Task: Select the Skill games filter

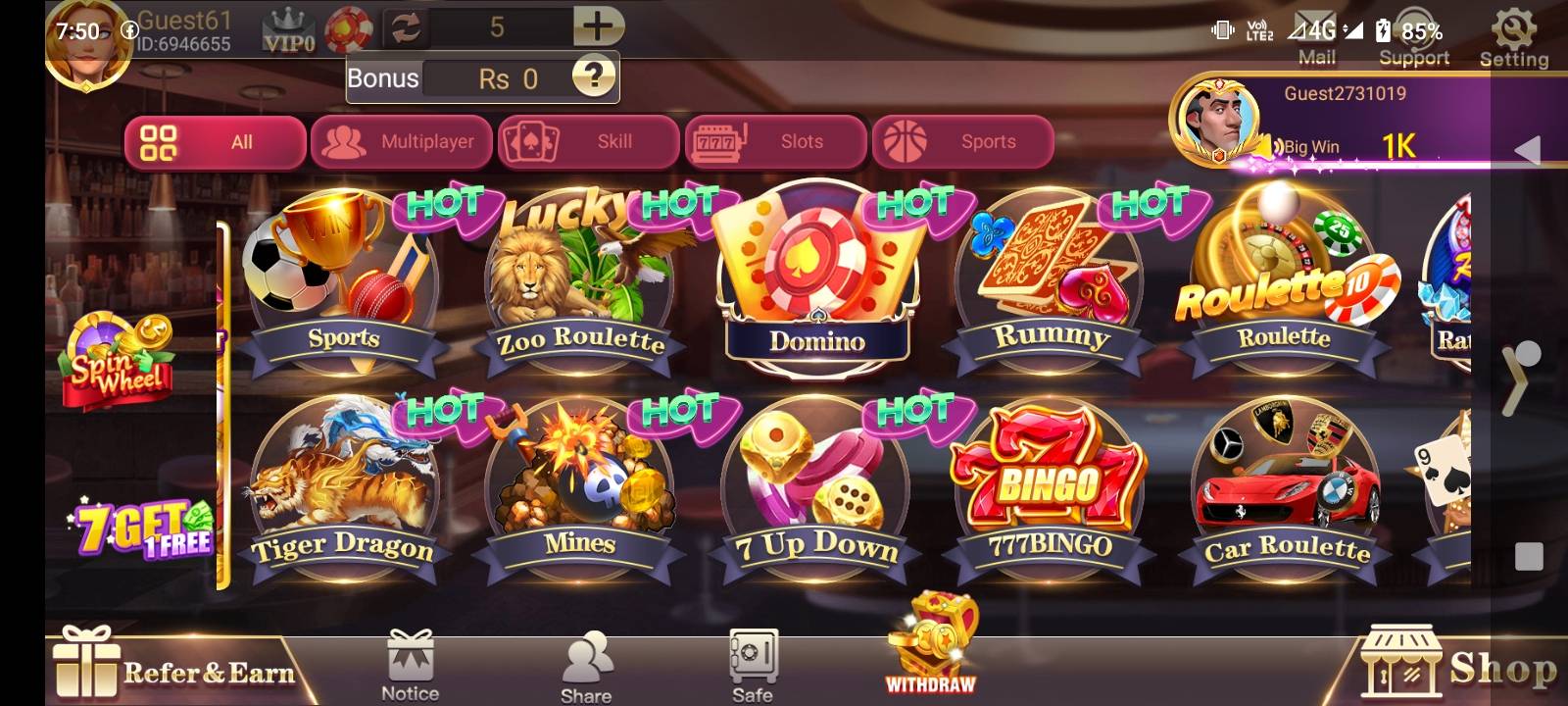Action: pyautogui.click(x=587, y=141)
